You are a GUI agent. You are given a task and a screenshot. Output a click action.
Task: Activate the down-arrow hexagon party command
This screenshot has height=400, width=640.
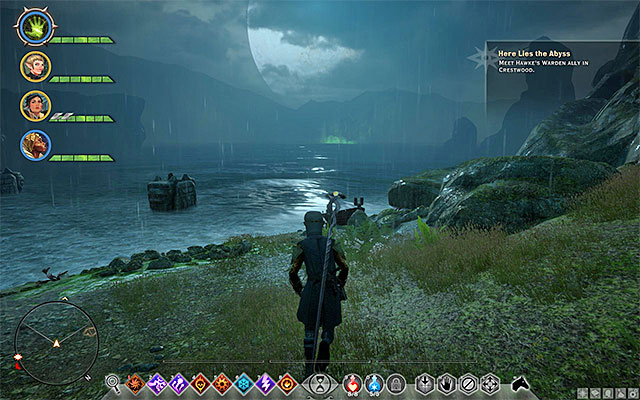pyautogui.click(x=424, y=382)
